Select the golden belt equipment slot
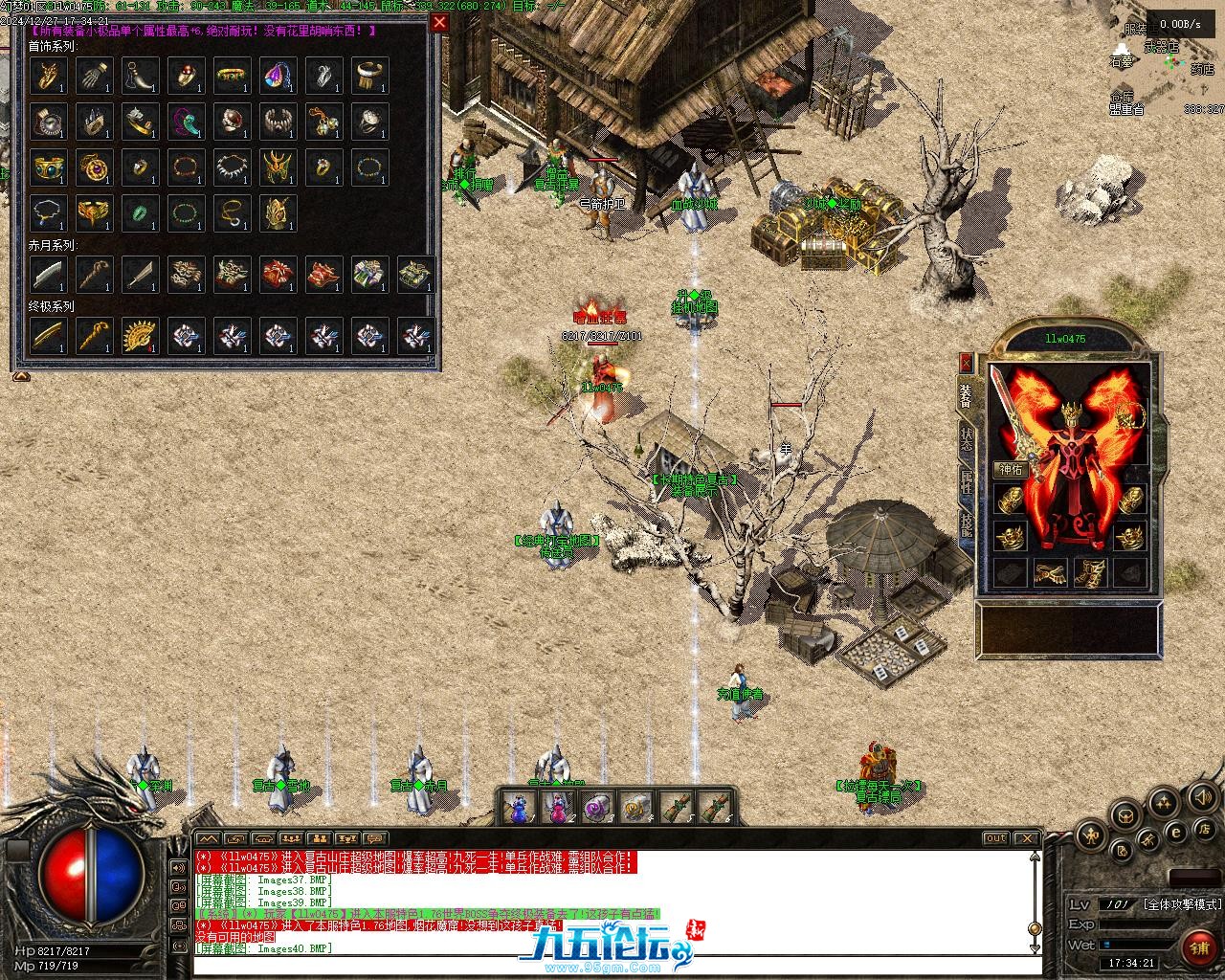Image resolution: width=1225 pixels, height=980 pixels. [1051, 572]
